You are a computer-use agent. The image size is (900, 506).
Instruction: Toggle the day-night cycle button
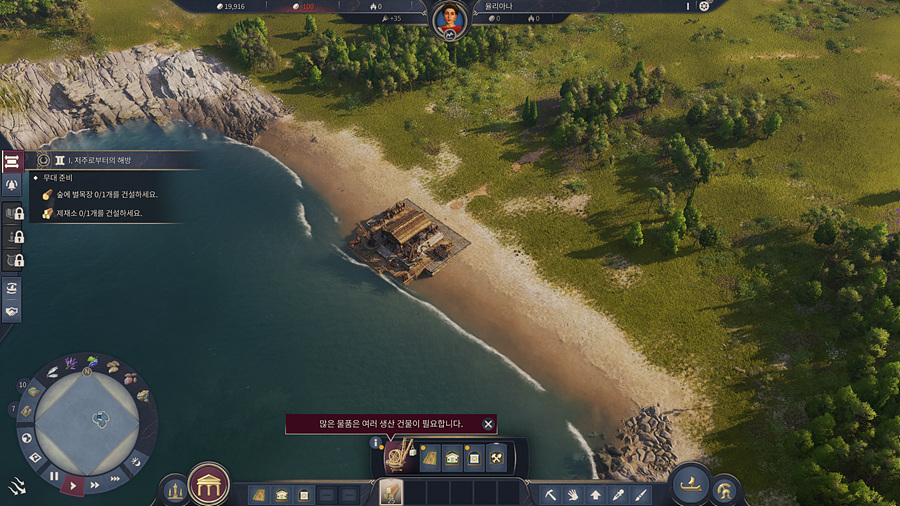[136, 461]
